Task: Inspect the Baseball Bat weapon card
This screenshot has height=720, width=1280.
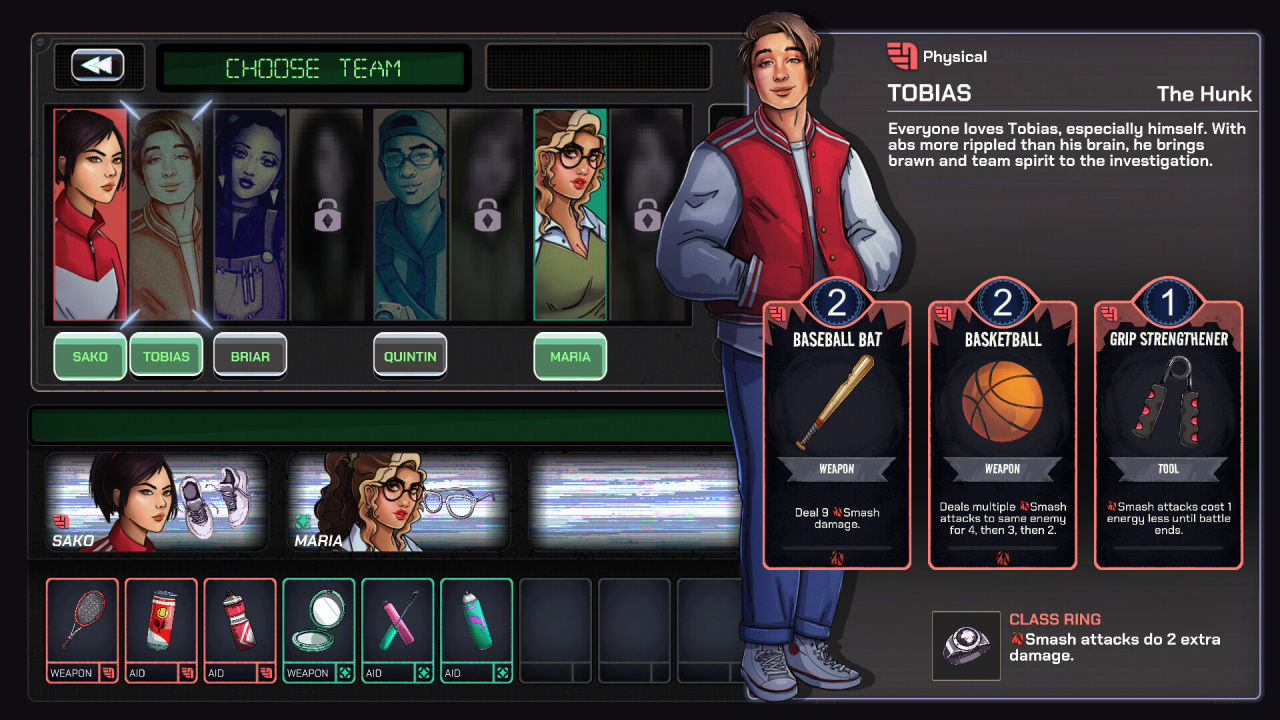Action: click(837, 435)
